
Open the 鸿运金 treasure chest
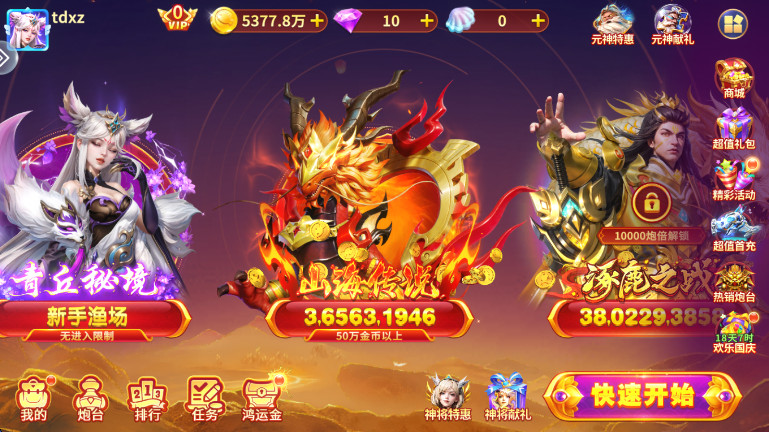pyautogui.click(x=262, y=398)
